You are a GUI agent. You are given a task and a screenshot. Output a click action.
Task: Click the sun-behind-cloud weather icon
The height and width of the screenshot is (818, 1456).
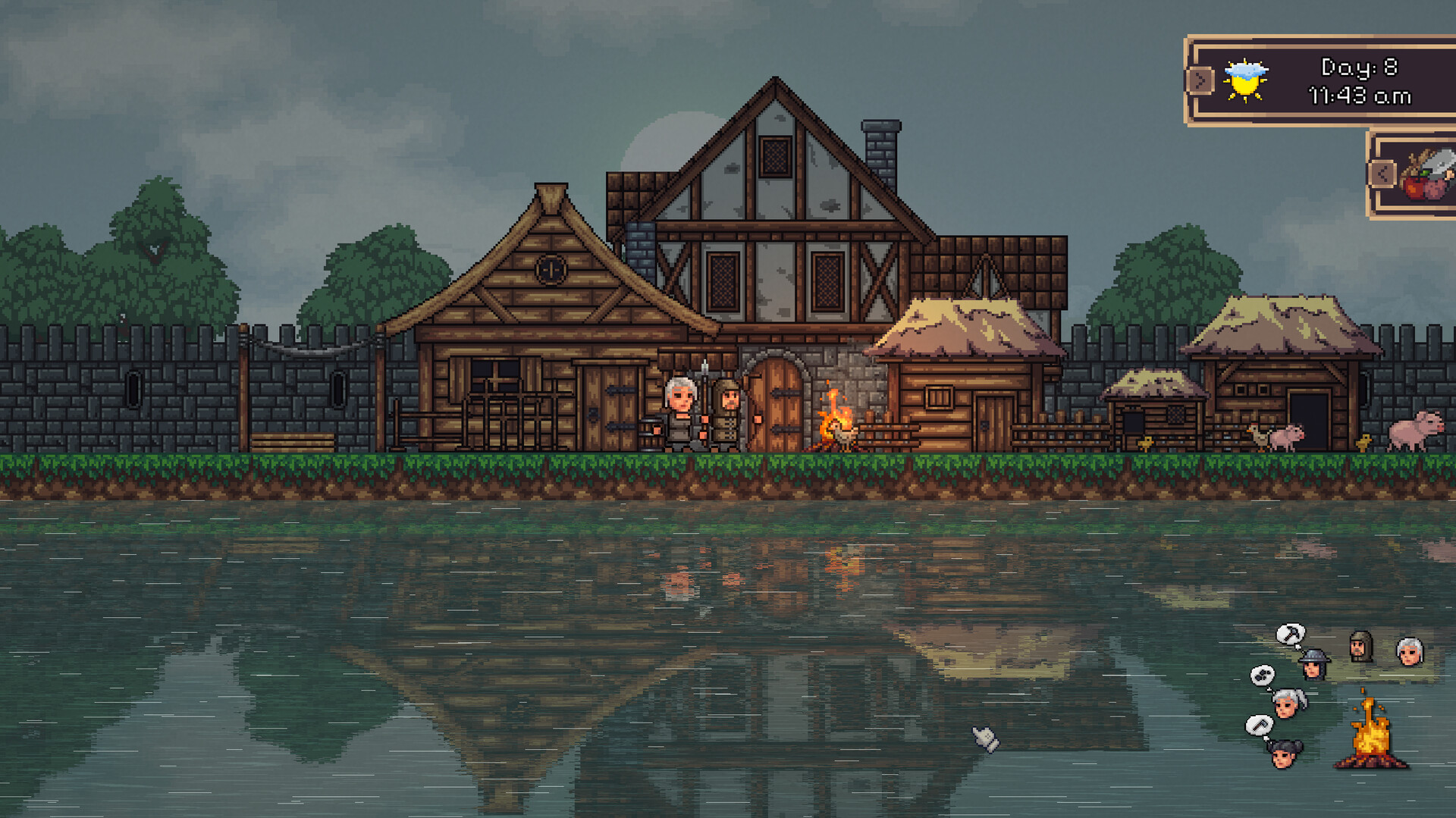tap(1246, 81)
